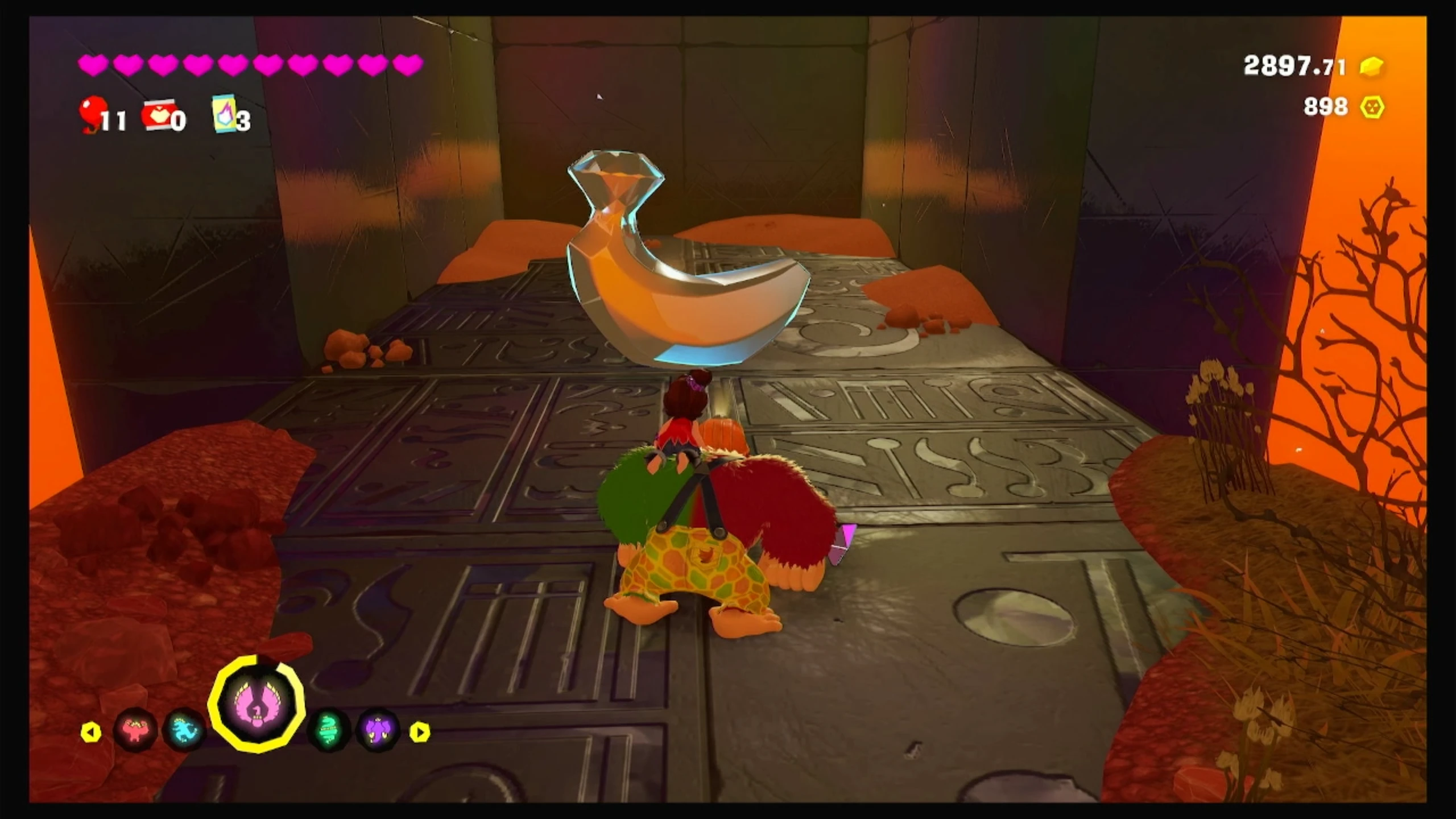
Task: Click the gold nugget currency icon
Action: [x=1371, y=67]
